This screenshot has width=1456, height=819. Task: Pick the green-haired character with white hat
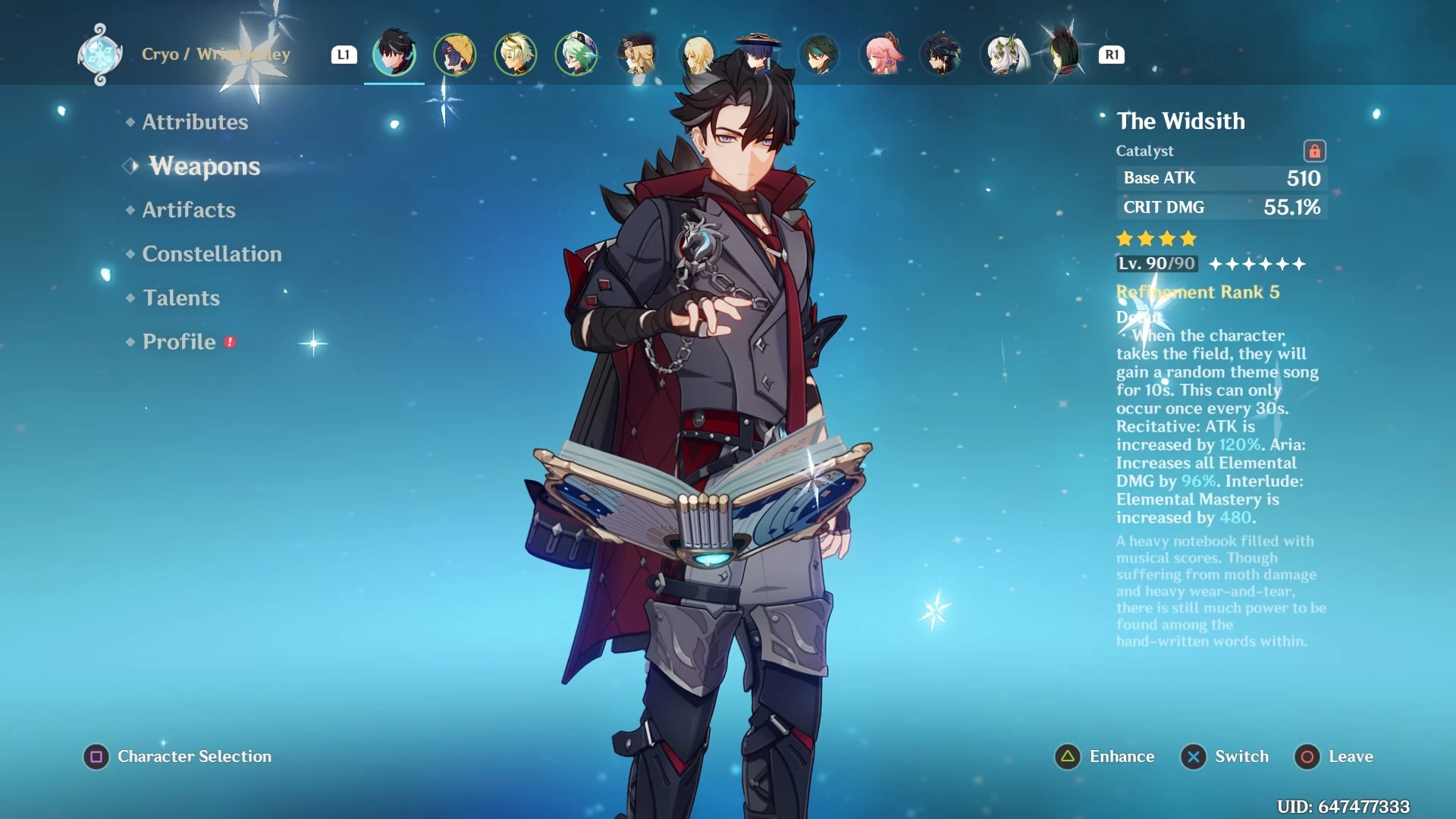[576, 54]
